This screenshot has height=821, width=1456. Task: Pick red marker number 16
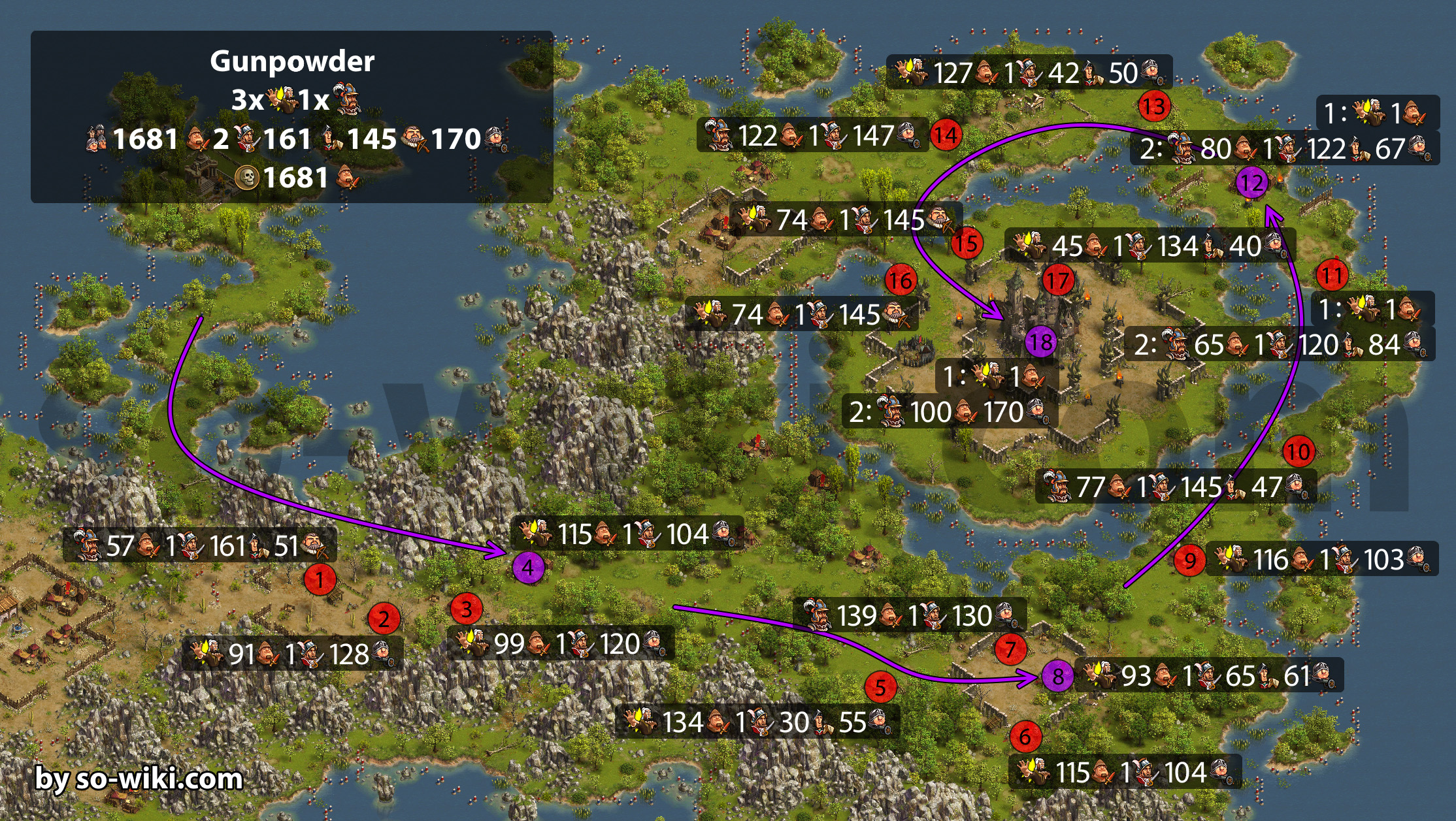[x=901, y=280]
